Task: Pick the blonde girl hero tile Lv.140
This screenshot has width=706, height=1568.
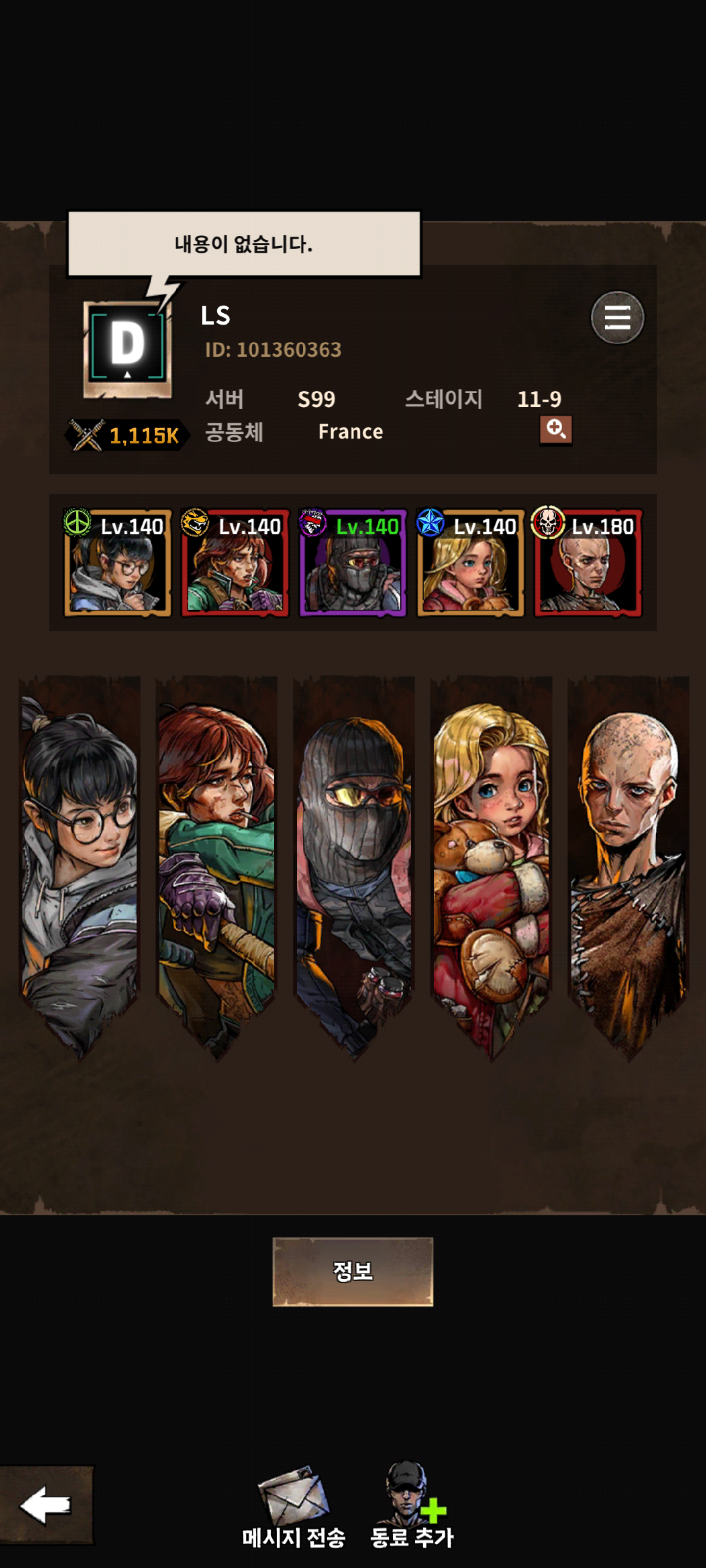Action: pyautogui.click(x=470, y=563)
